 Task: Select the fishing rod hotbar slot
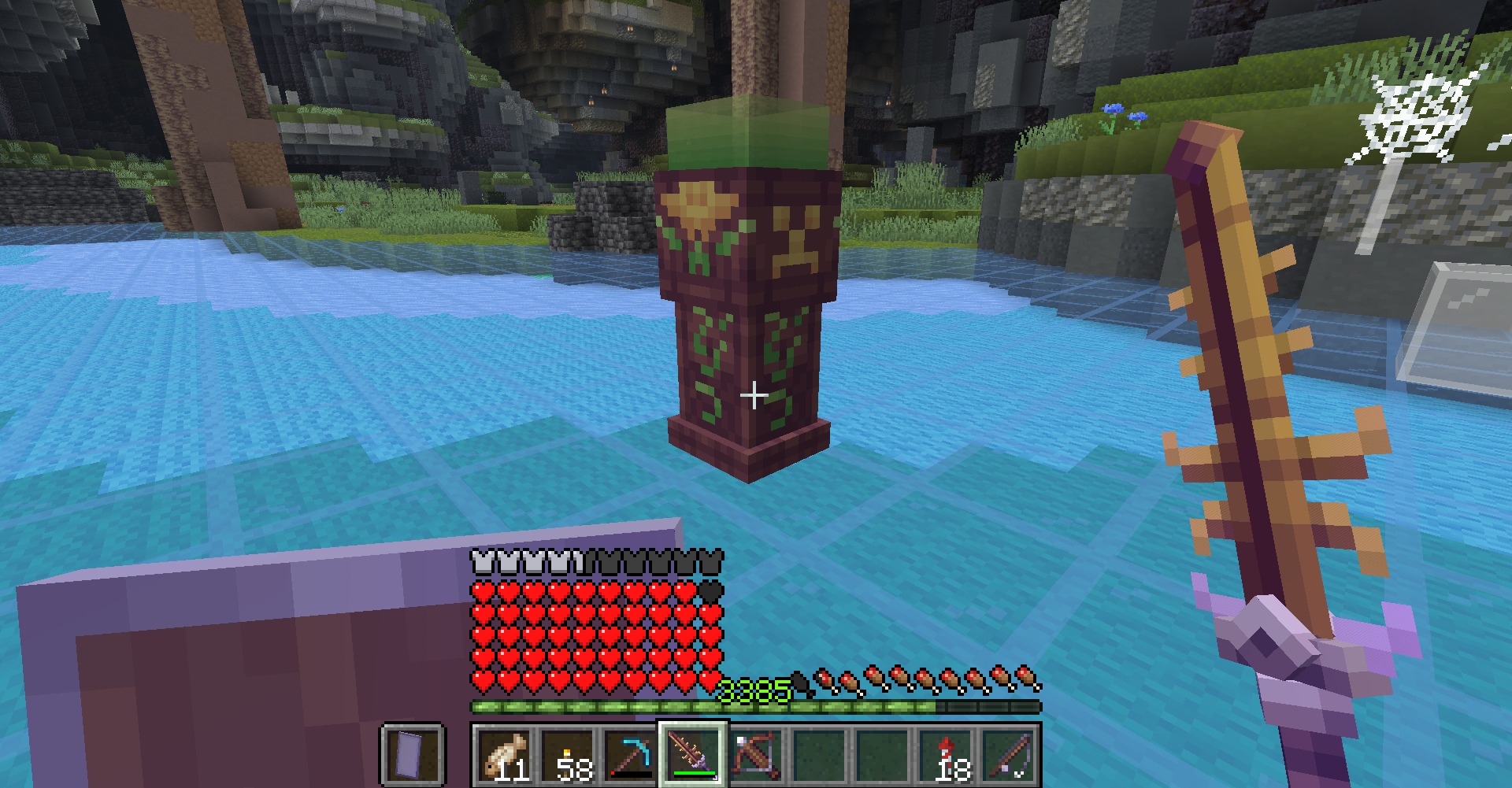[1010, 755]
